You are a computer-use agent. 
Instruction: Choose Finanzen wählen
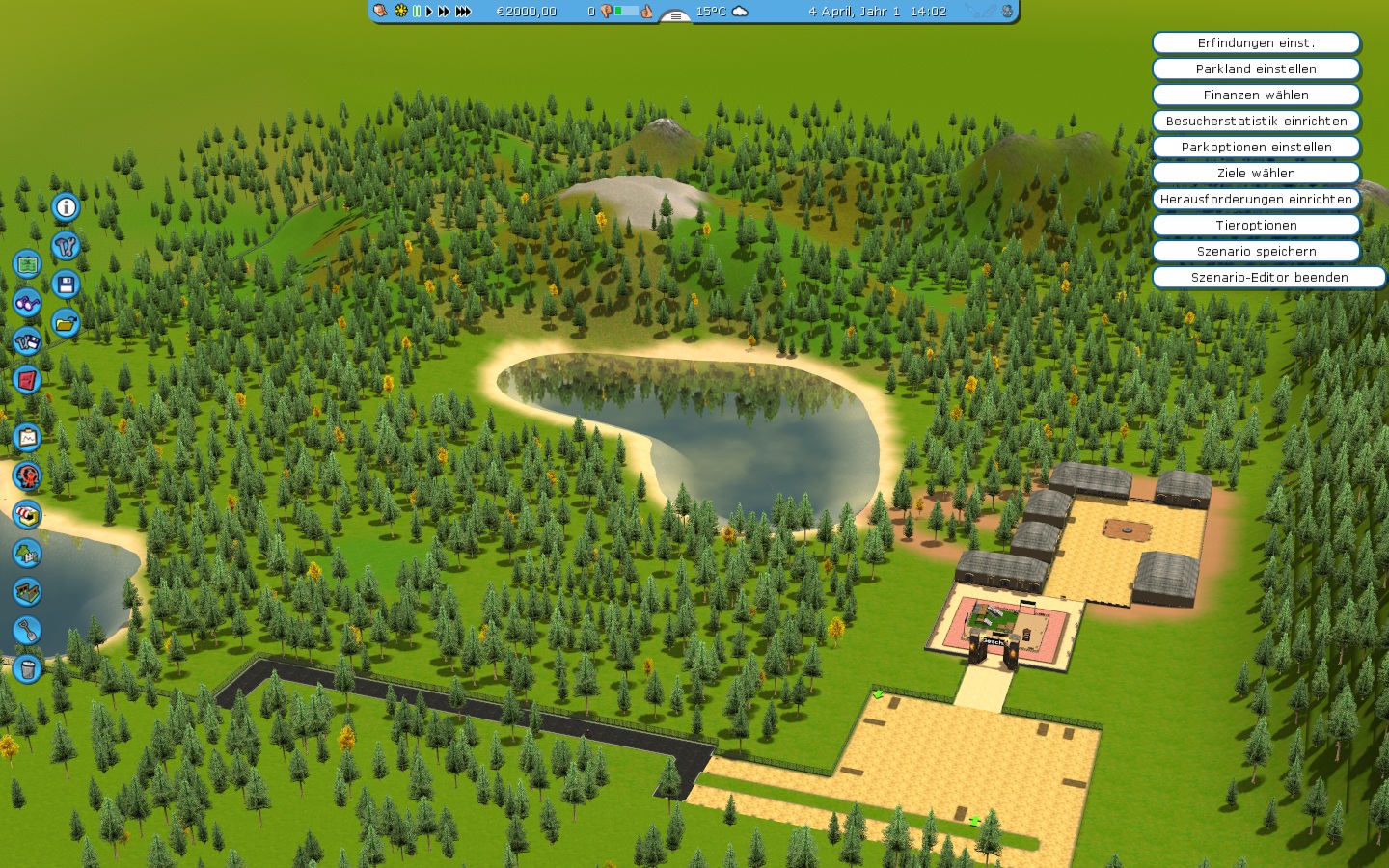(x=1256, y=95)
